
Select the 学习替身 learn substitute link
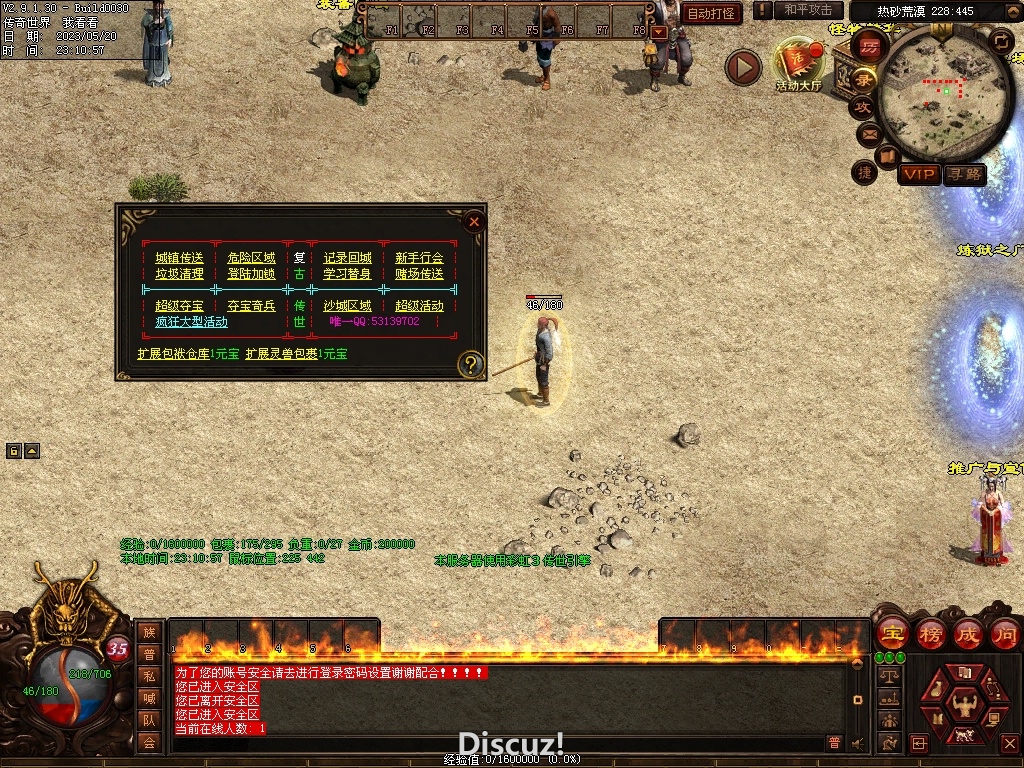(x=347, y=274)
